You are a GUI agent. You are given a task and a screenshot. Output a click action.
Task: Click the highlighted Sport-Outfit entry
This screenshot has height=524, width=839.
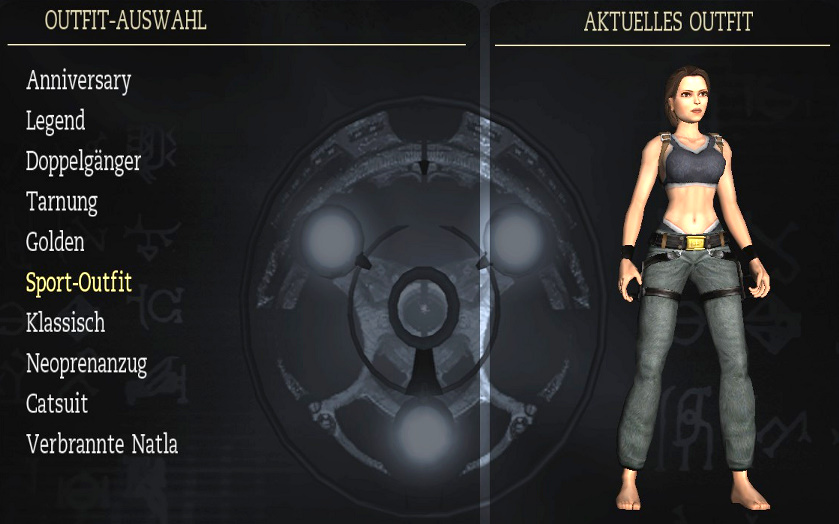pyautogui.click(x=79, y=282)
